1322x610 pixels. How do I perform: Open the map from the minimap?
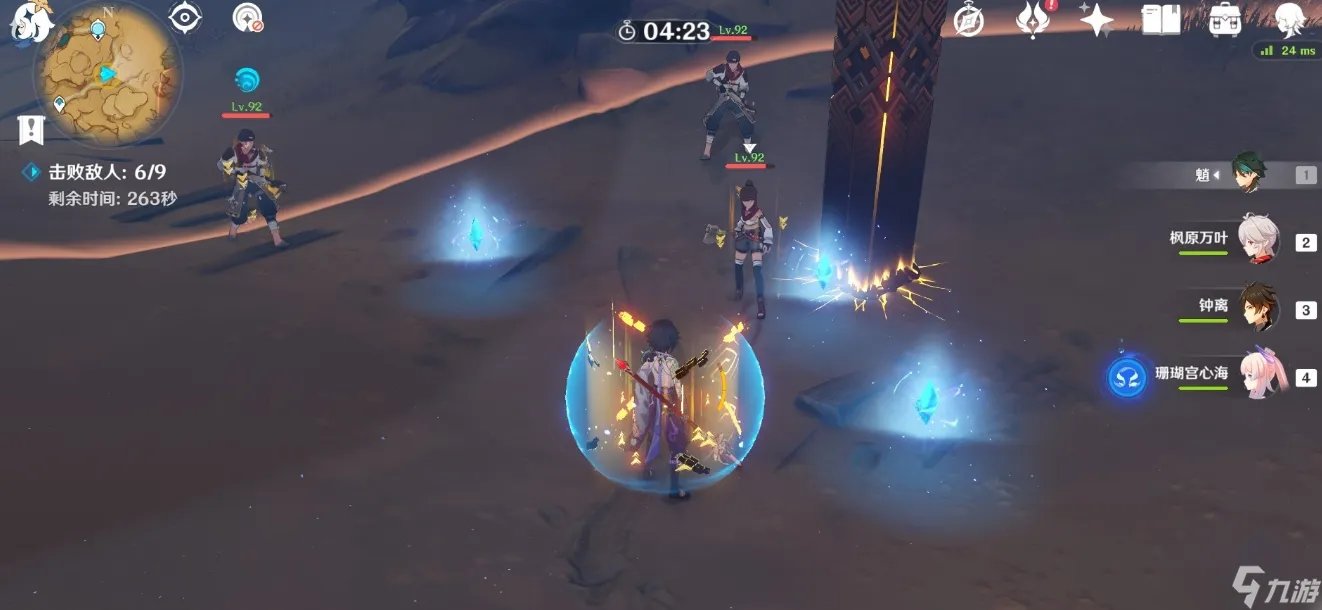[x=108, y=68]
